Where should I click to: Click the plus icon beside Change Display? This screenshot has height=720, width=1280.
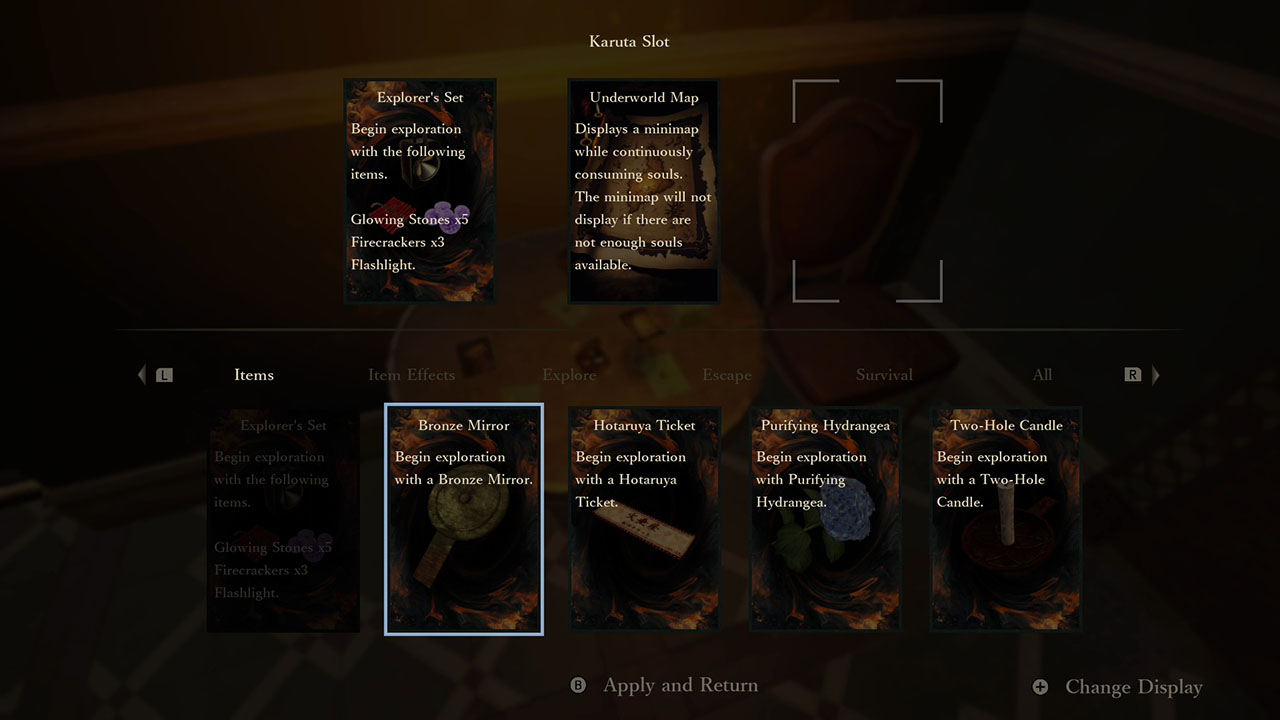(1041, 687)
